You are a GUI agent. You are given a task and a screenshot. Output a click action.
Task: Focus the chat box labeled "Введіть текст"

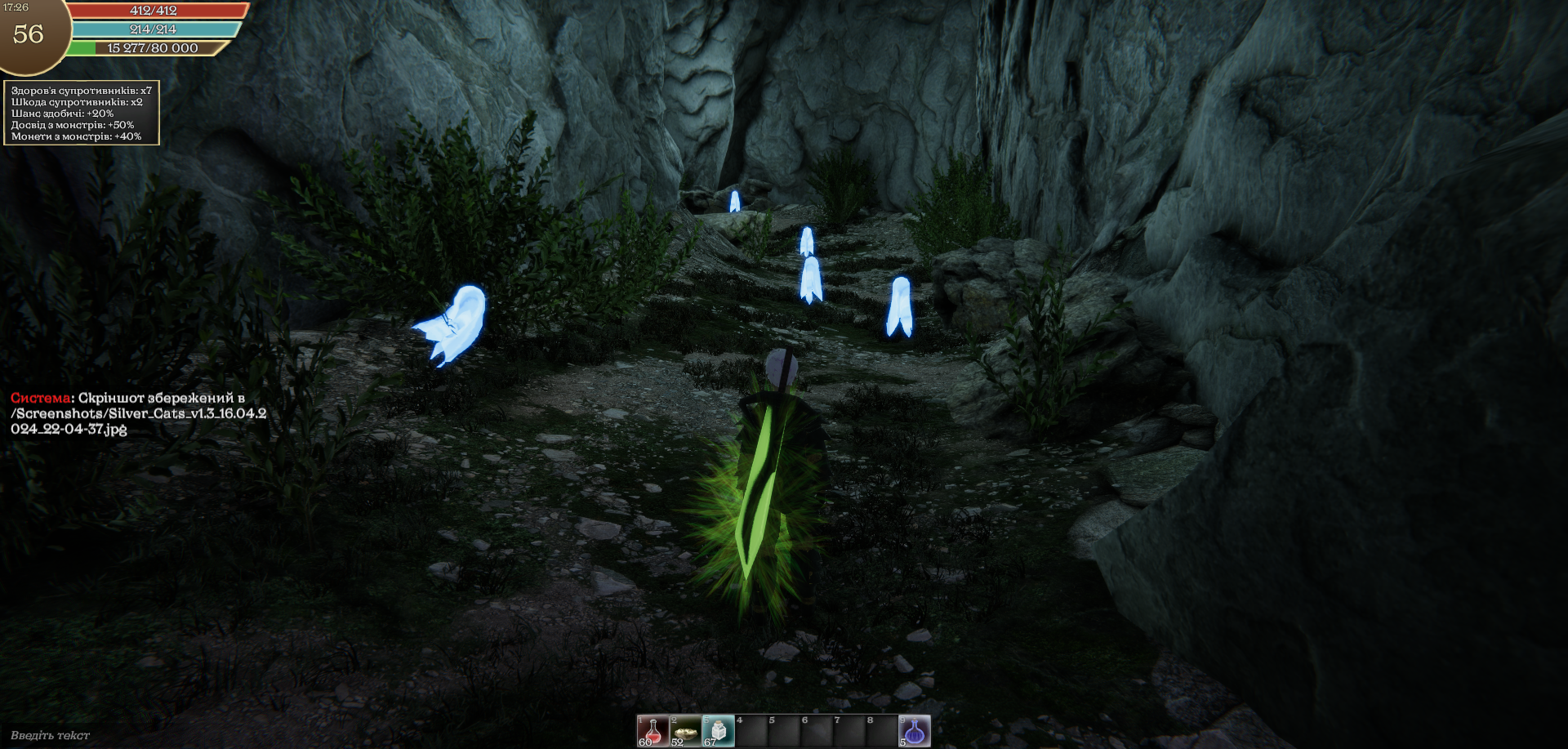click(x=51, y=735)
